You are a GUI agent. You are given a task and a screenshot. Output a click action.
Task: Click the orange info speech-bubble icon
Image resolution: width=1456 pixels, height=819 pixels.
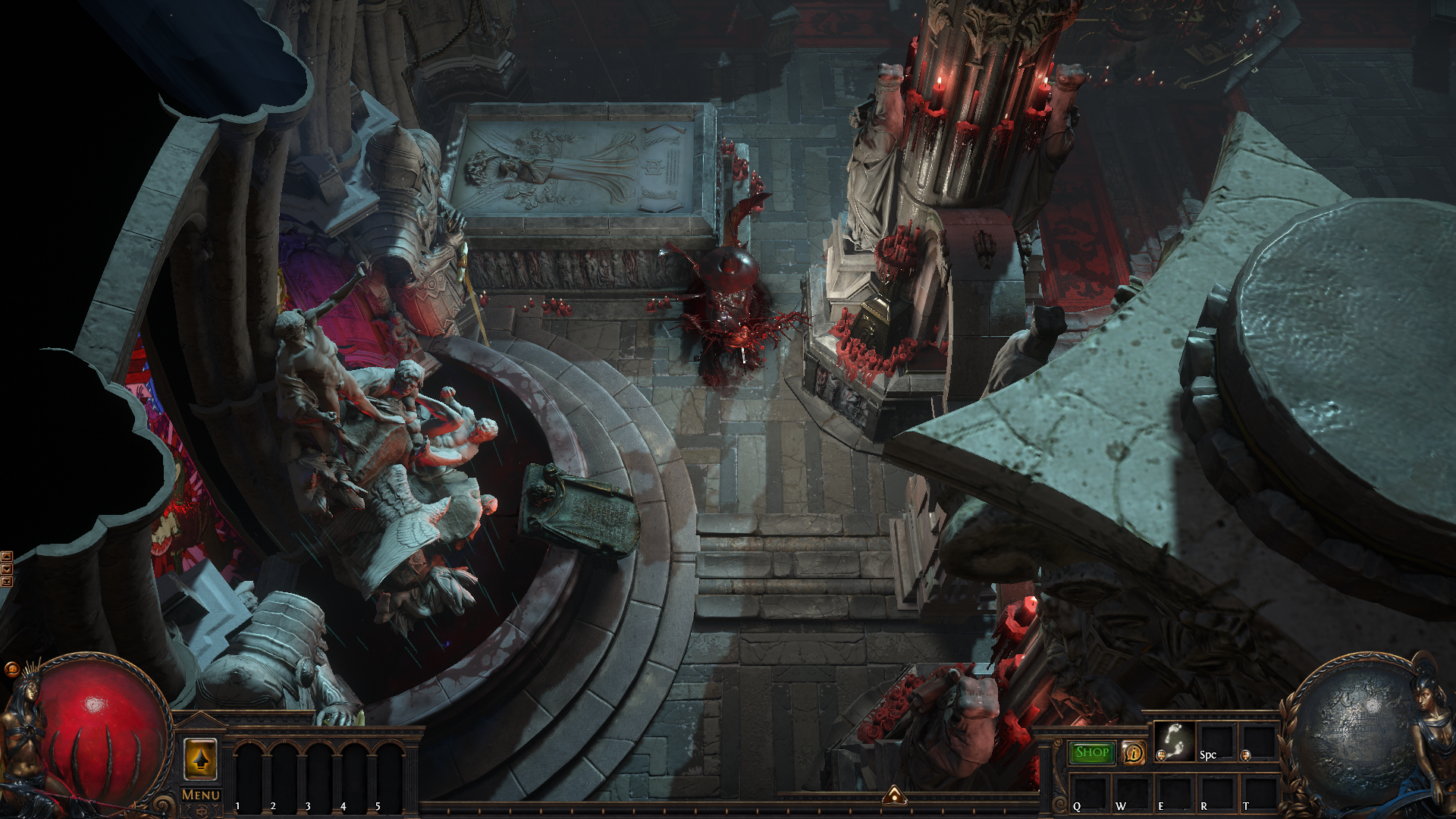point(1134,752)
